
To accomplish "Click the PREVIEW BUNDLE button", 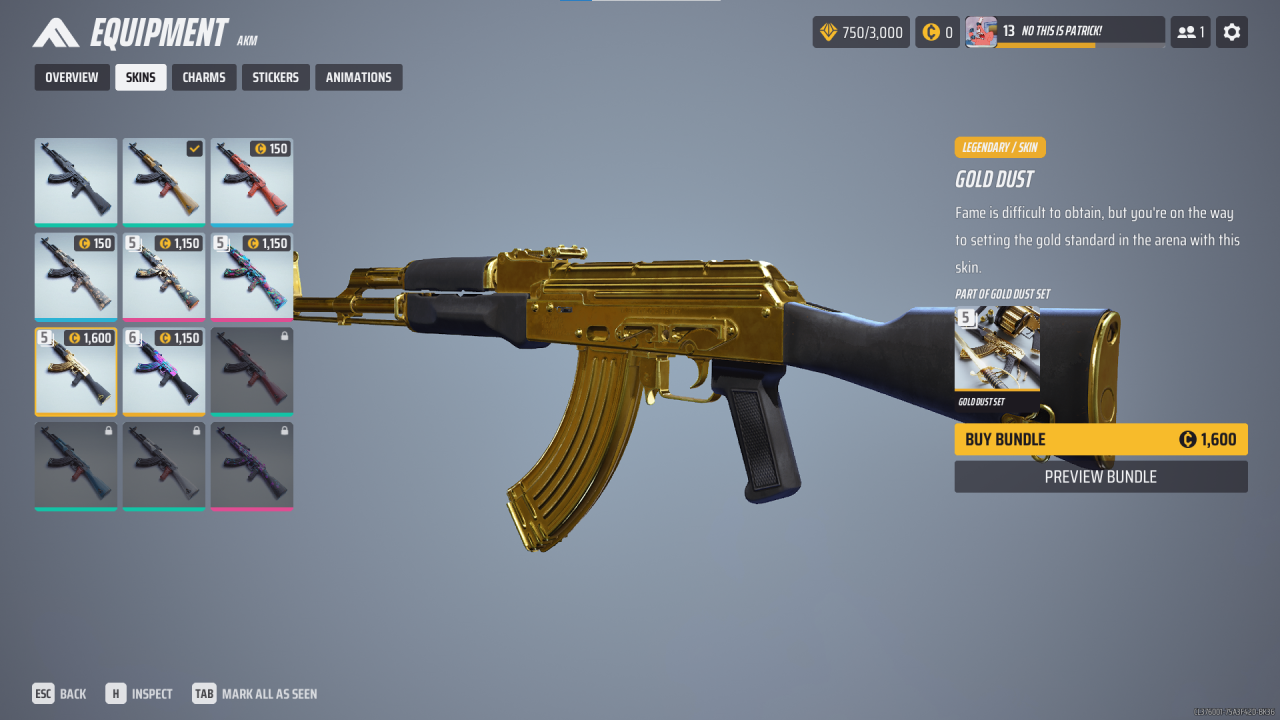I will click(x=1100, y=477).
